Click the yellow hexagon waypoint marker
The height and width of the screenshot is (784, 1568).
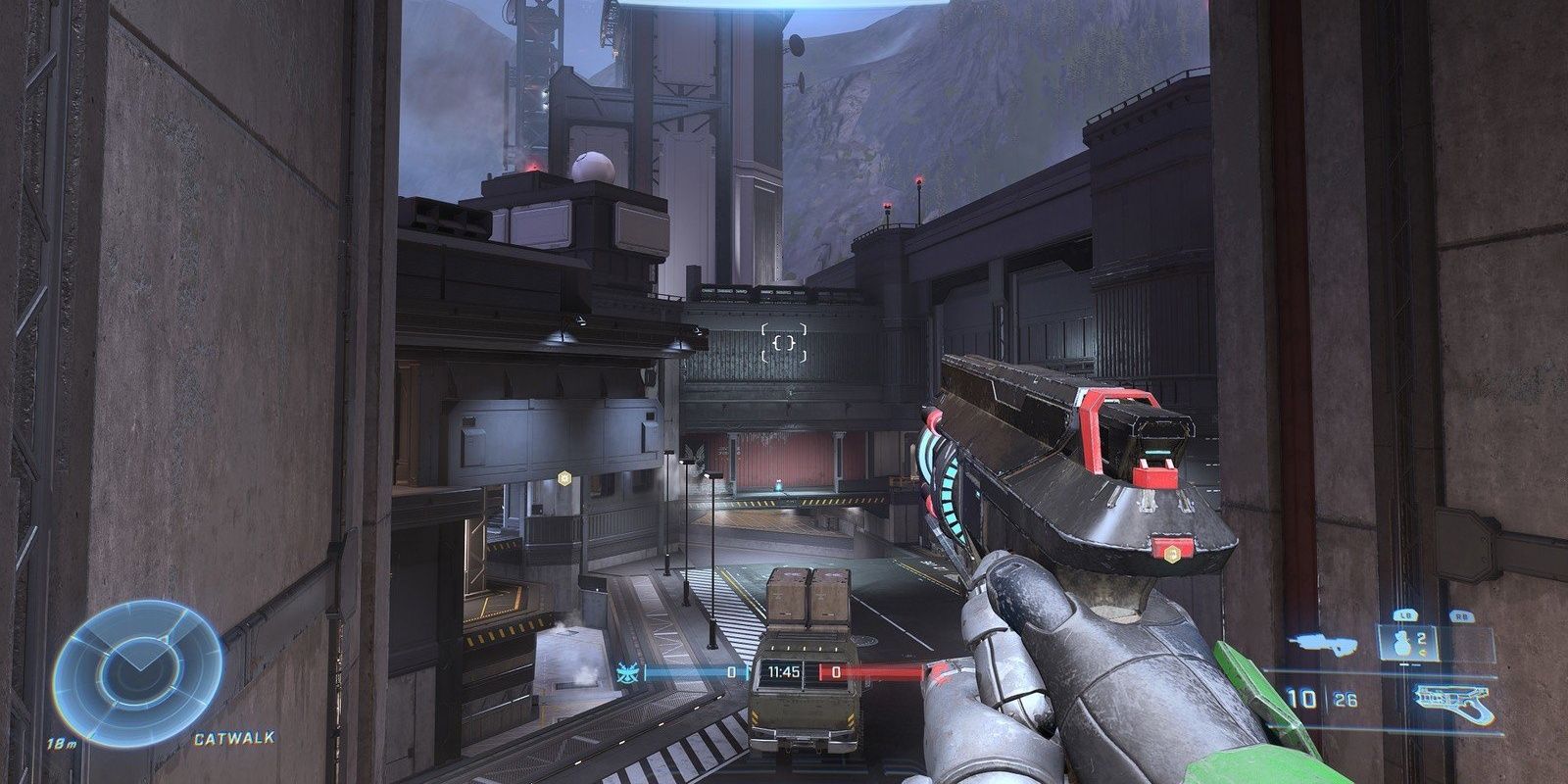[563, 477]
